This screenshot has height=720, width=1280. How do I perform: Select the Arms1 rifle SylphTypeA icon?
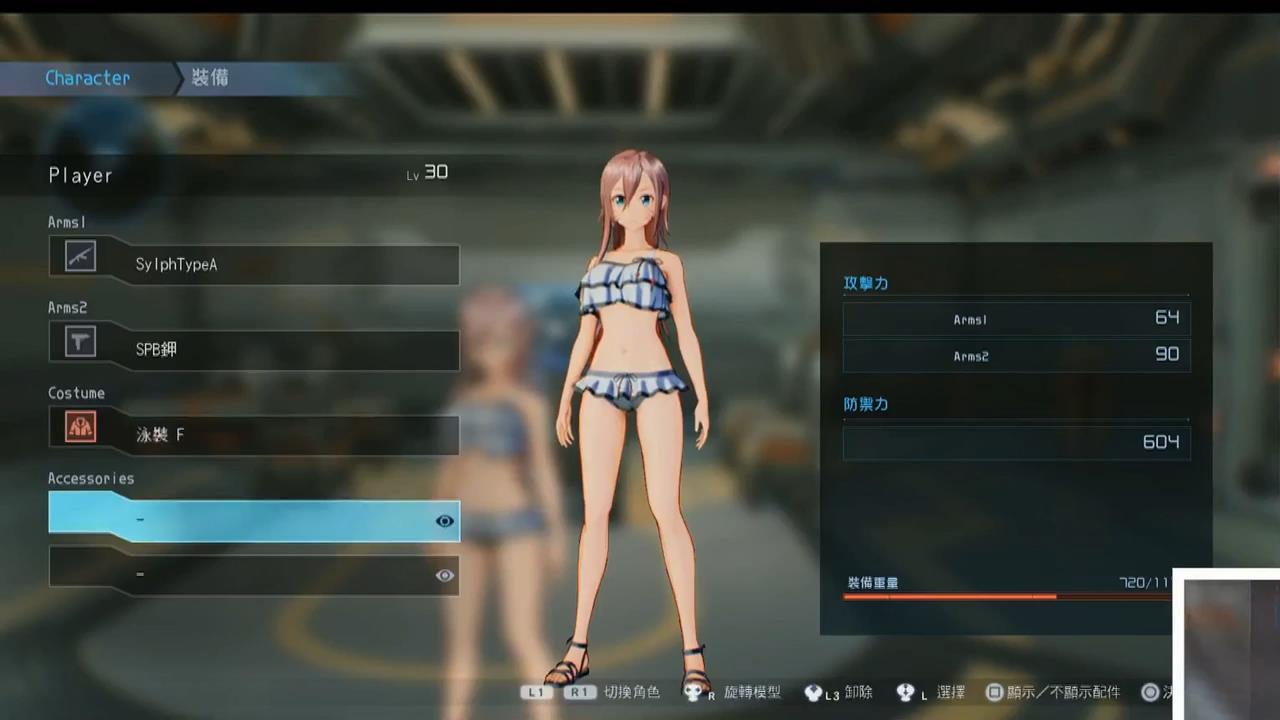click(x=79, y=258)
